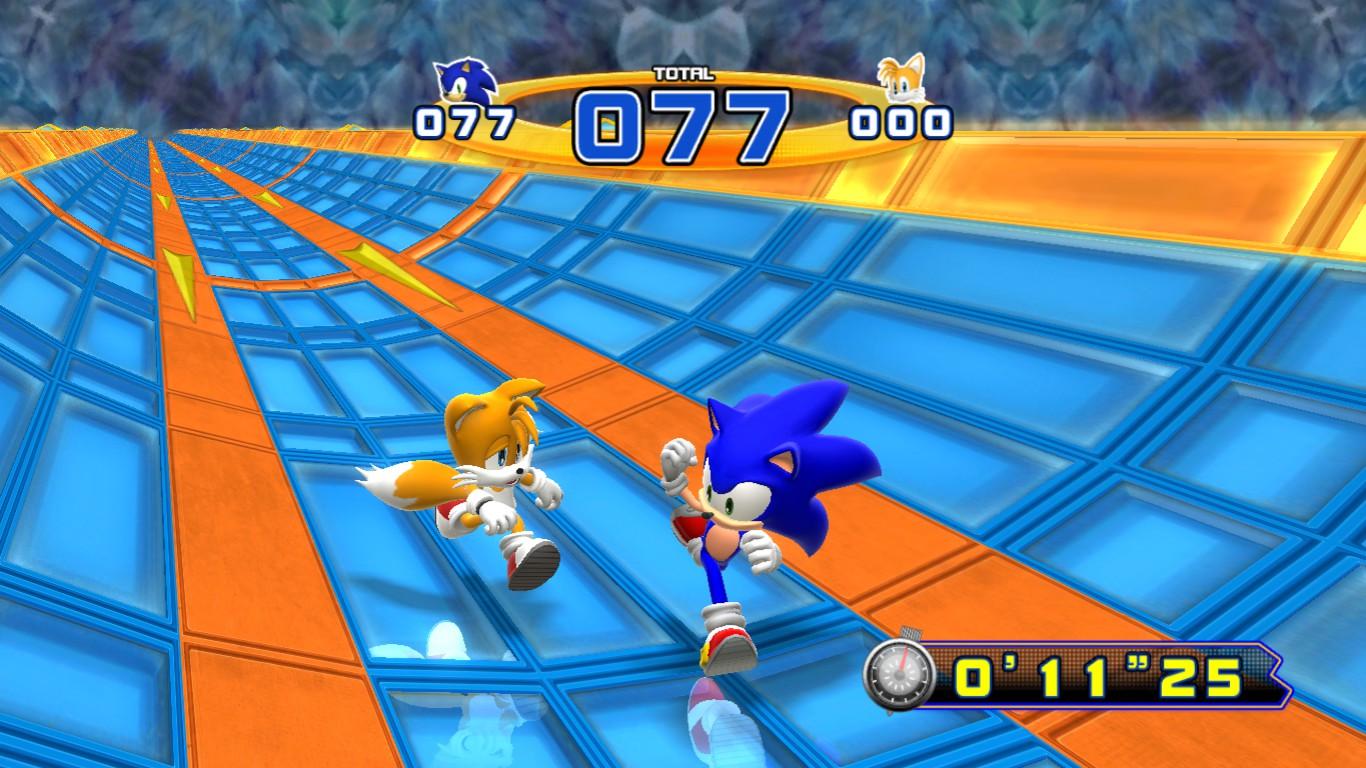Click the stopwatch icon beside the timer
This screenshot has height=768, width=1366.
pos(899,675)
